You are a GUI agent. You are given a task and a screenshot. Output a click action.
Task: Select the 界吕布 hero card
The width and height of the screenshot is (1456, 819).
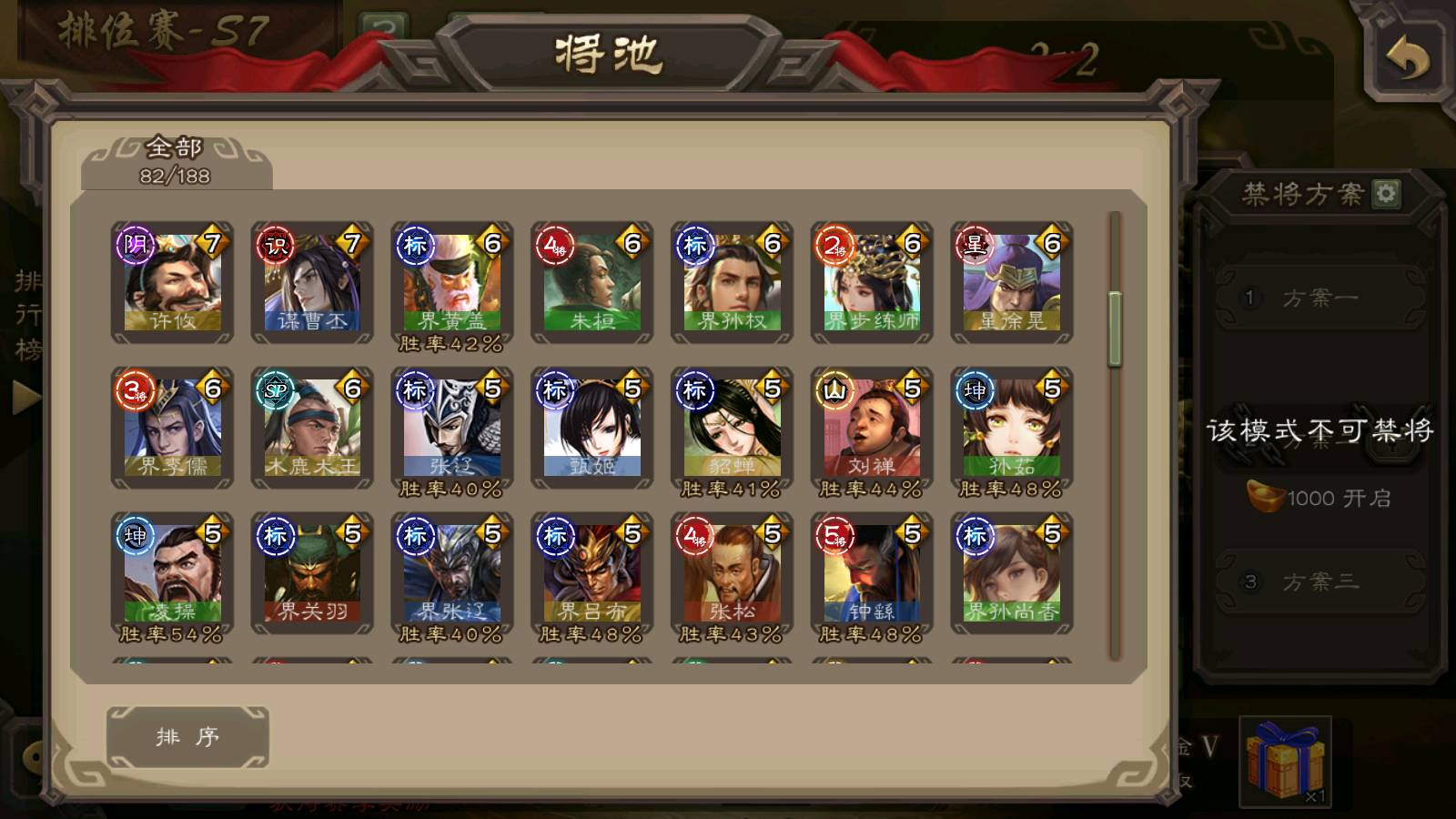pos(592,574)
